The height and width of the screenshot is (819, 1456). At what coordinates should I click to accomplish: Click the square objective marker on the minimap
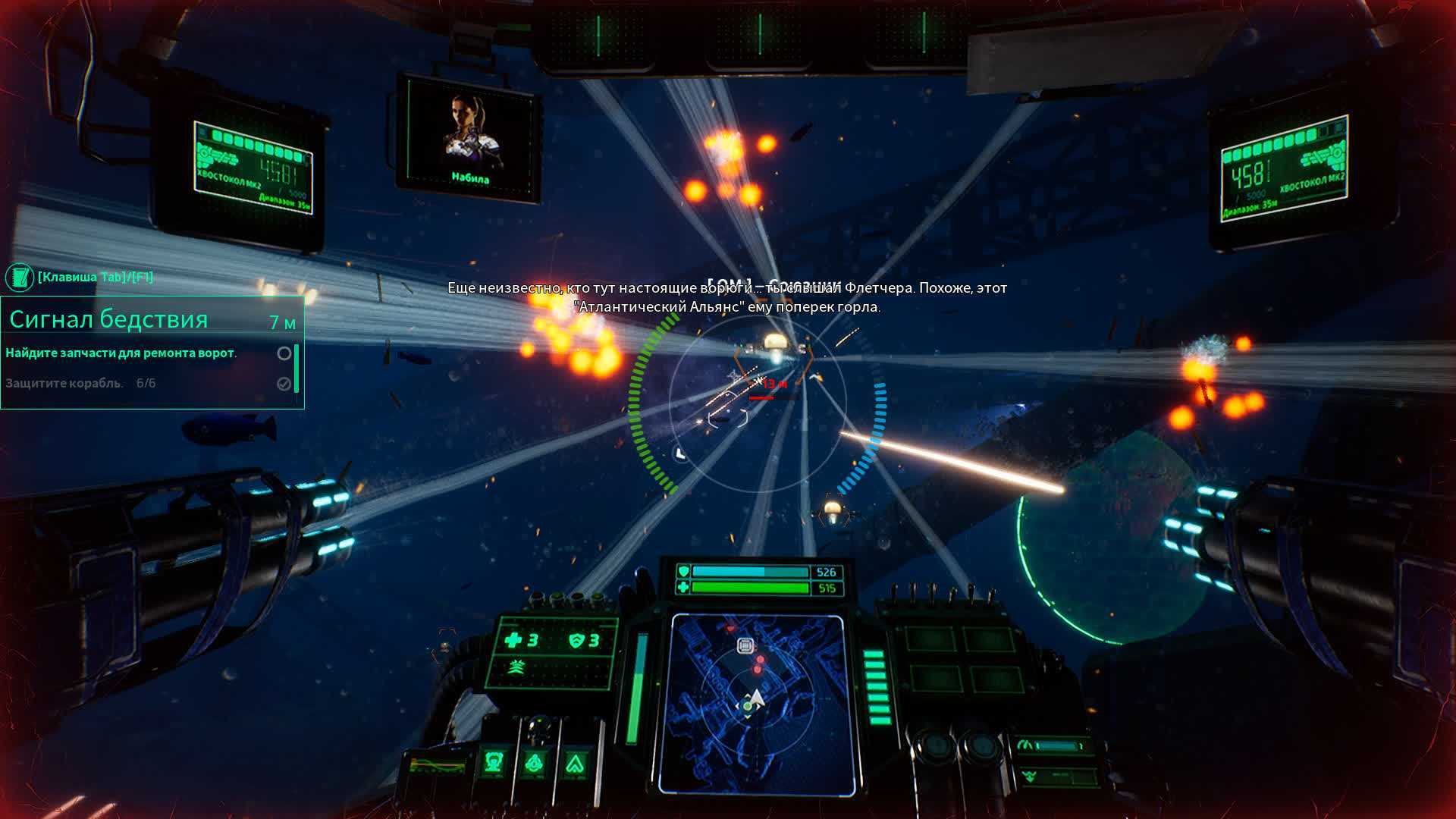click(x=745, y=646)
